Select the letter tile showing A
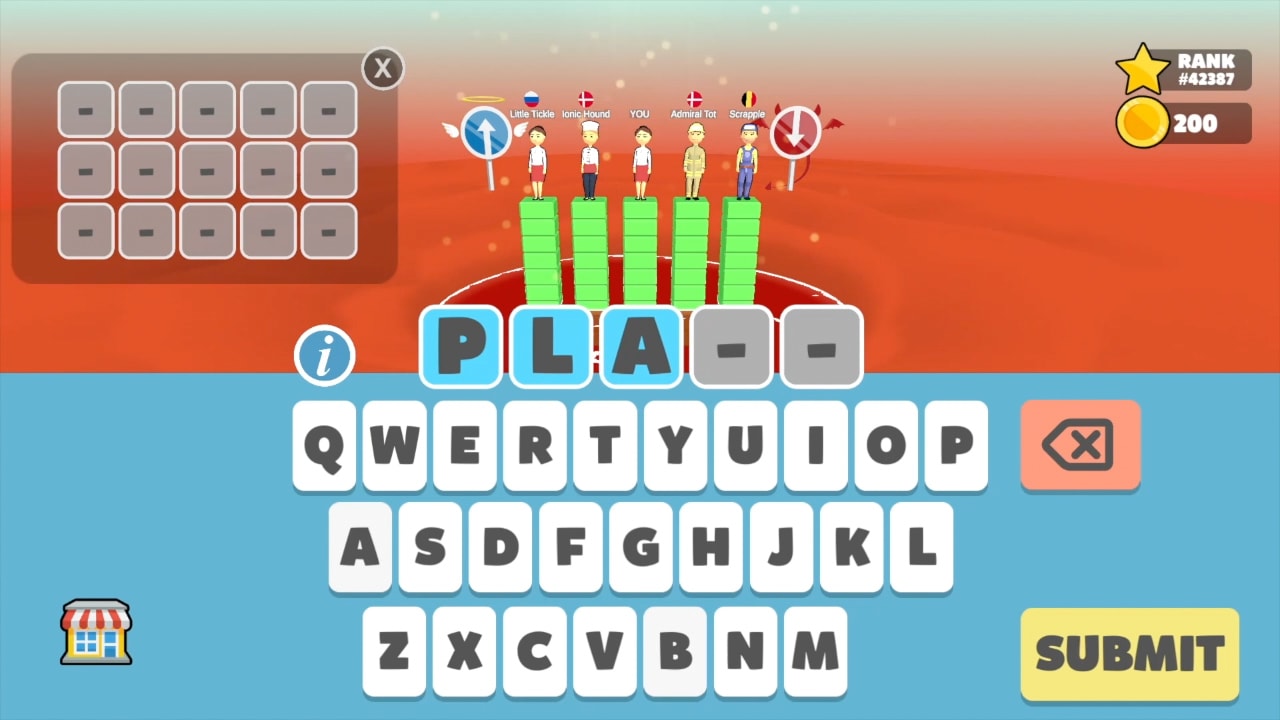Image resolution: width=1280 pixels, height=720 pixels. (x=641, y=347)
